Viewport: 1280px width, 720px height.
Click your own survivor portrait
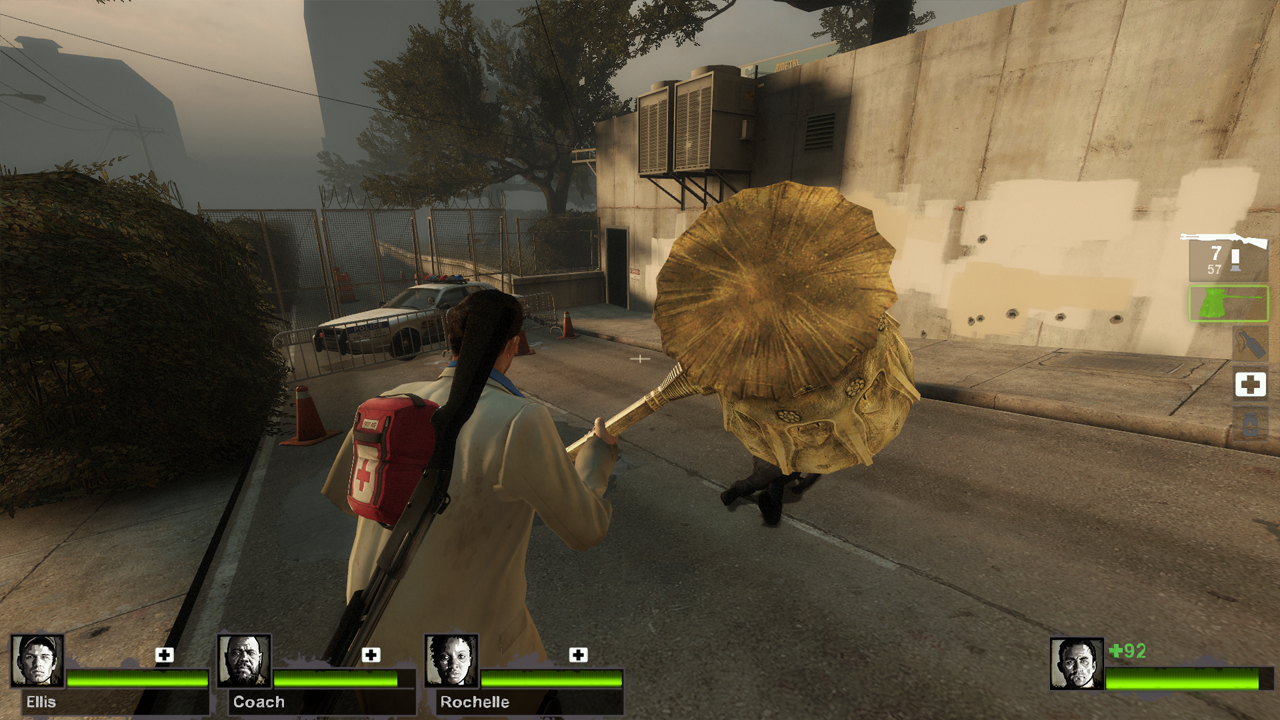tap(1076, 664)
